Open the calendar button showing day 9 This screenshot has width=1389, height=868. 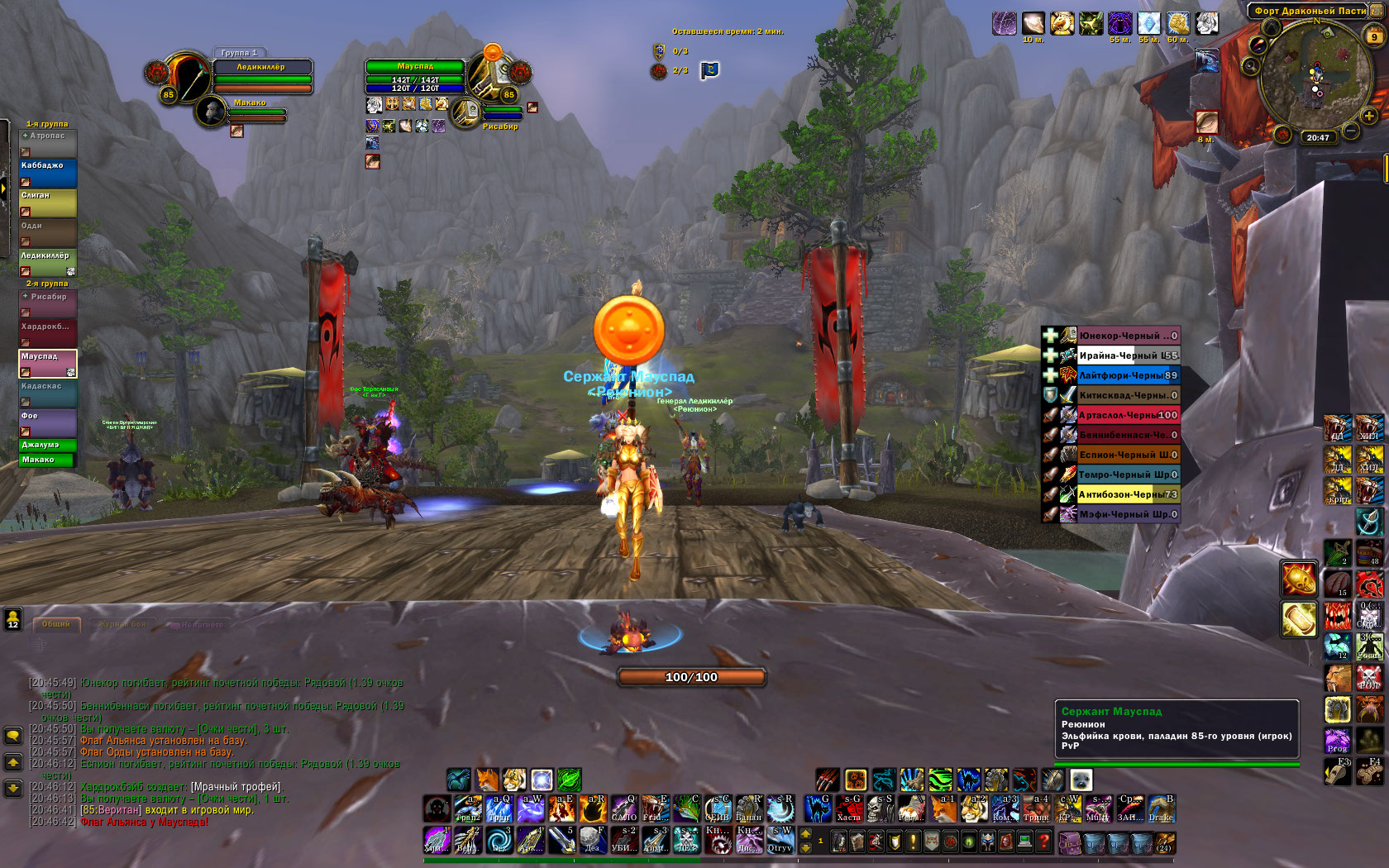tap(1374, 36)
